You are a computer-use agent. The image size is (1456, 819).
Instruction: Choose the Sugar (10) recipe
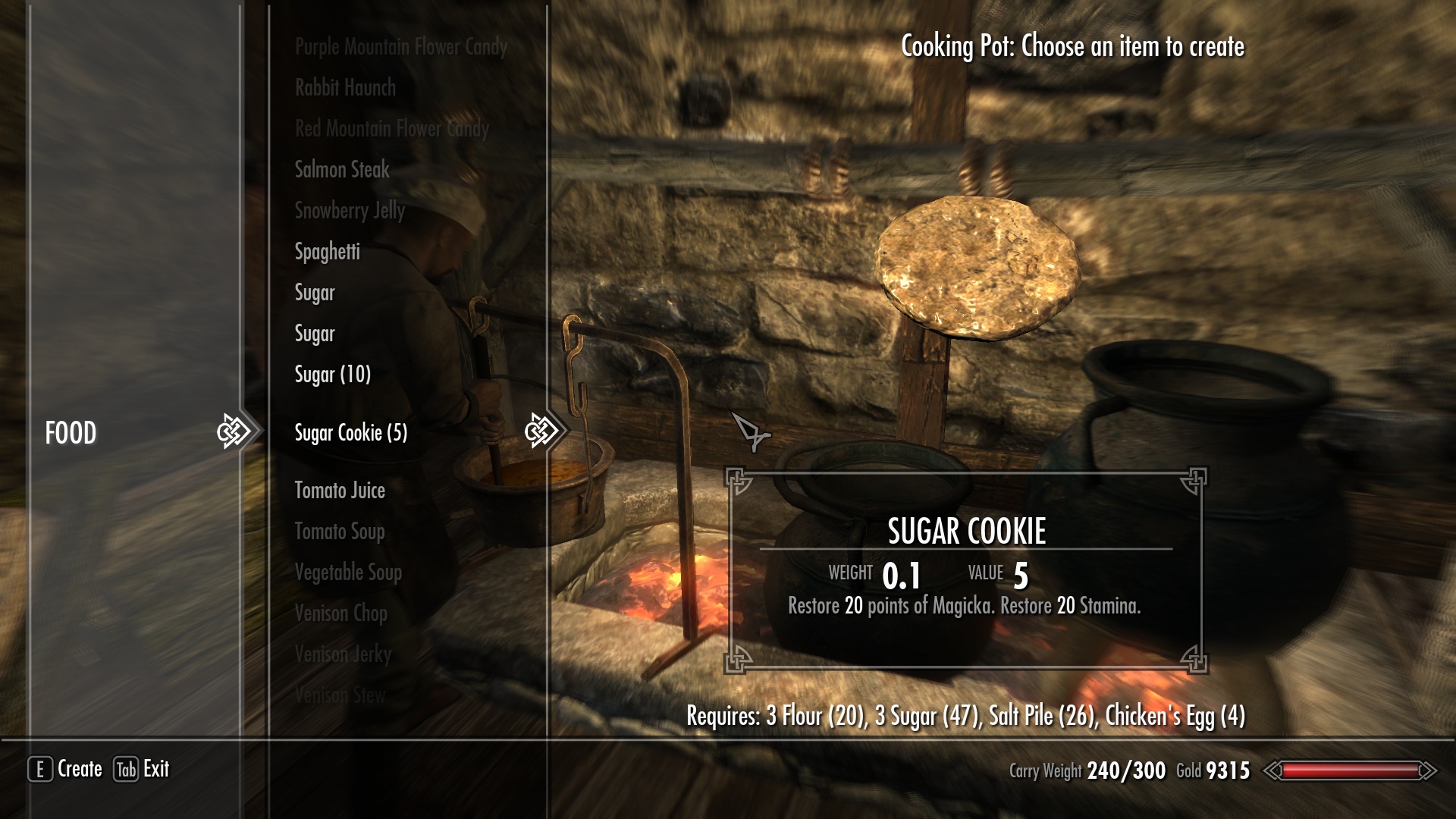click(x=332, y=375)
